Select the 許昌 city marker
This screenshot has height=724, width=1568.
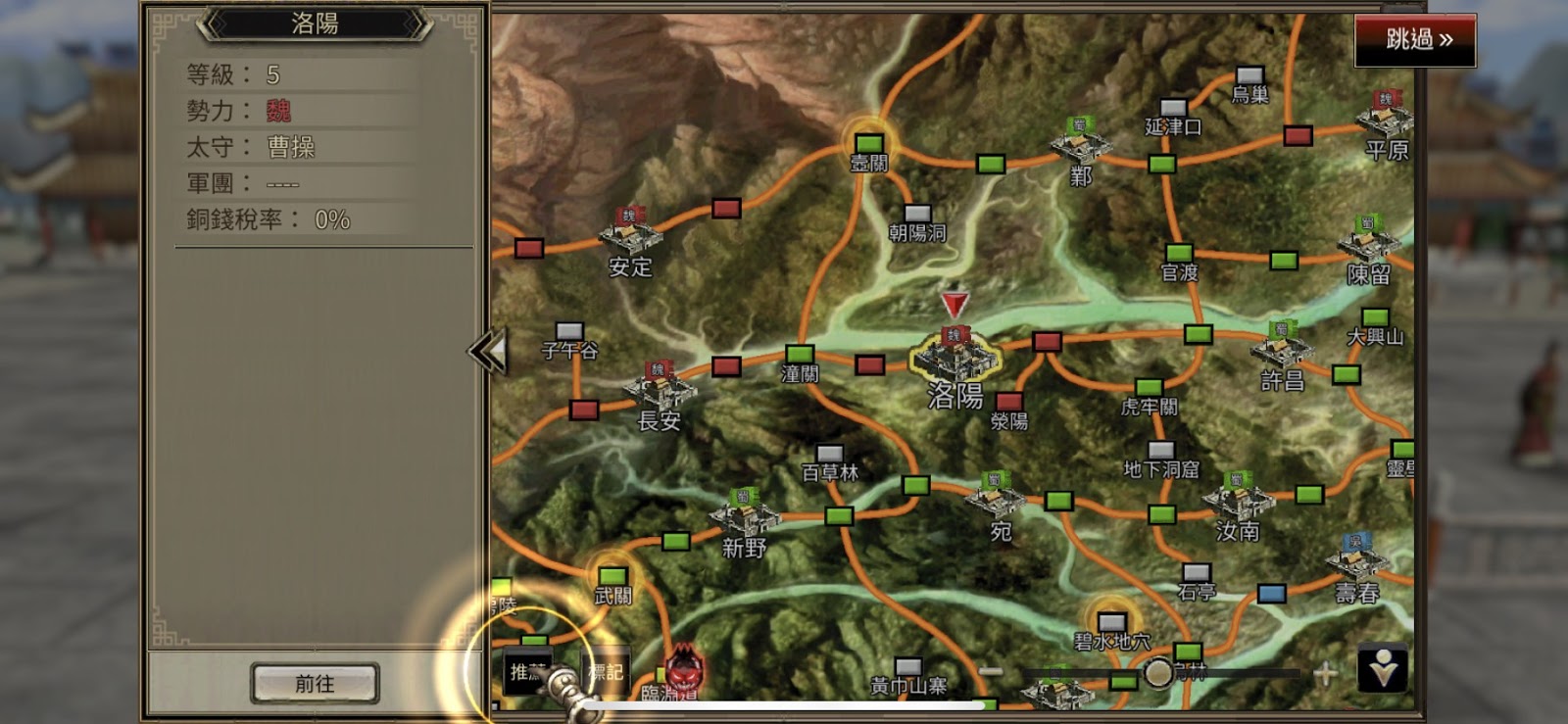point(1281,350)
